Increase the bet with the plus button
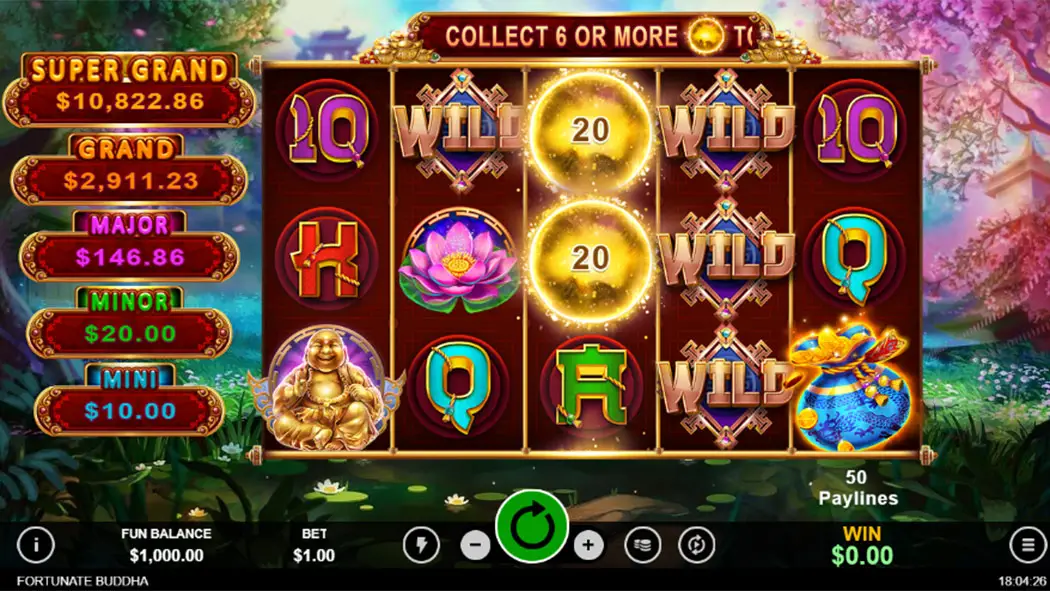This screenshot has height=591, width=1050. click(x=588, y=545)
